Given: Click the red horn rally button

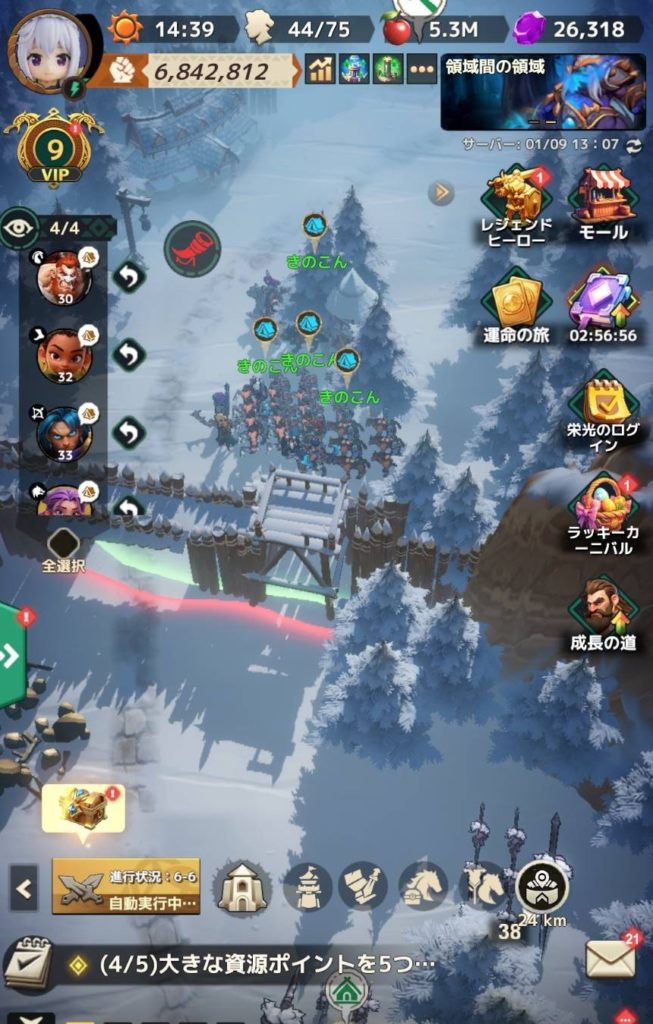Looking at the screenshot, I should [x=192, y=249].
